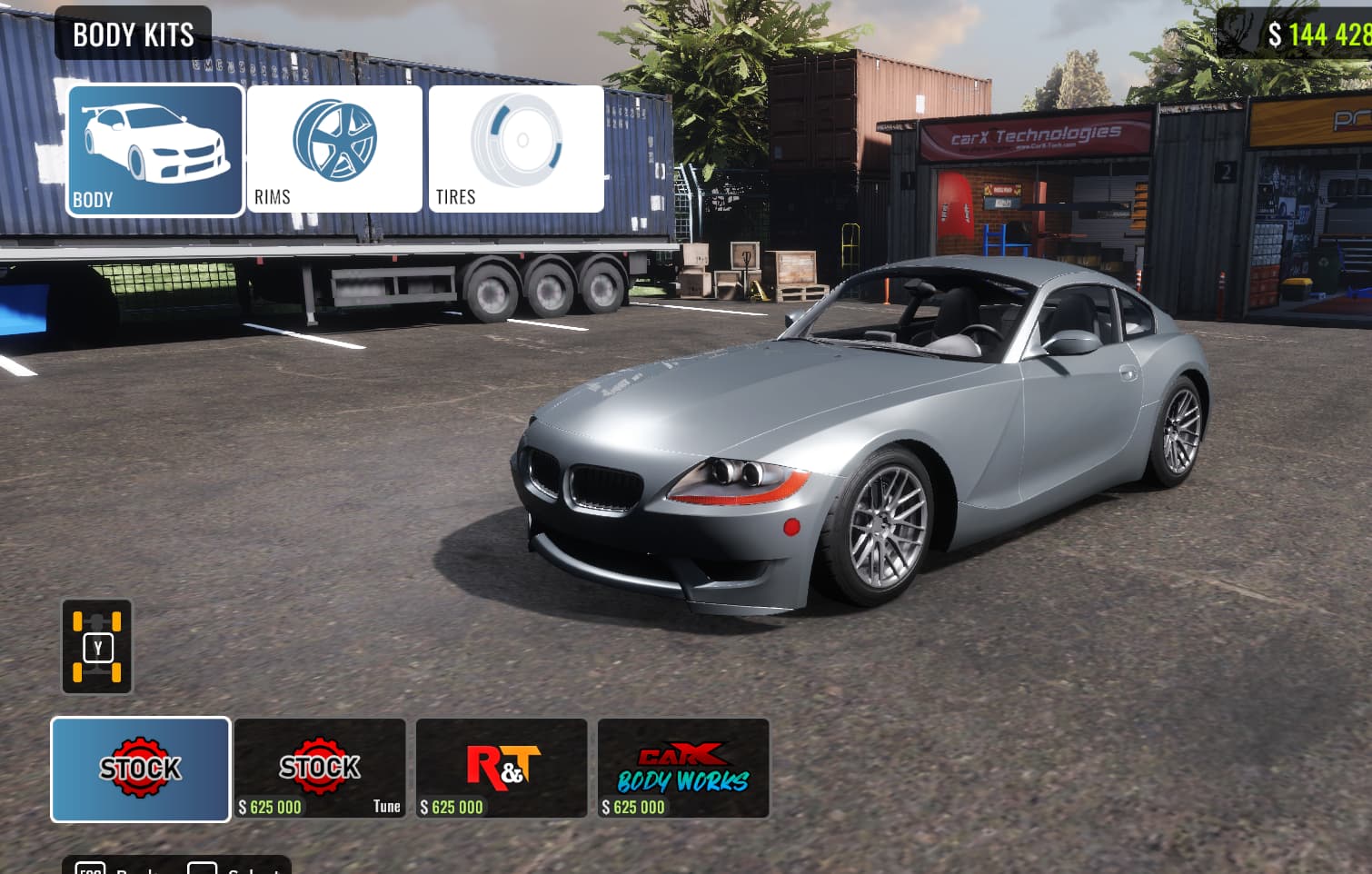
Task: Choose the CarX Body Works kit
Action: coord(683,769)
